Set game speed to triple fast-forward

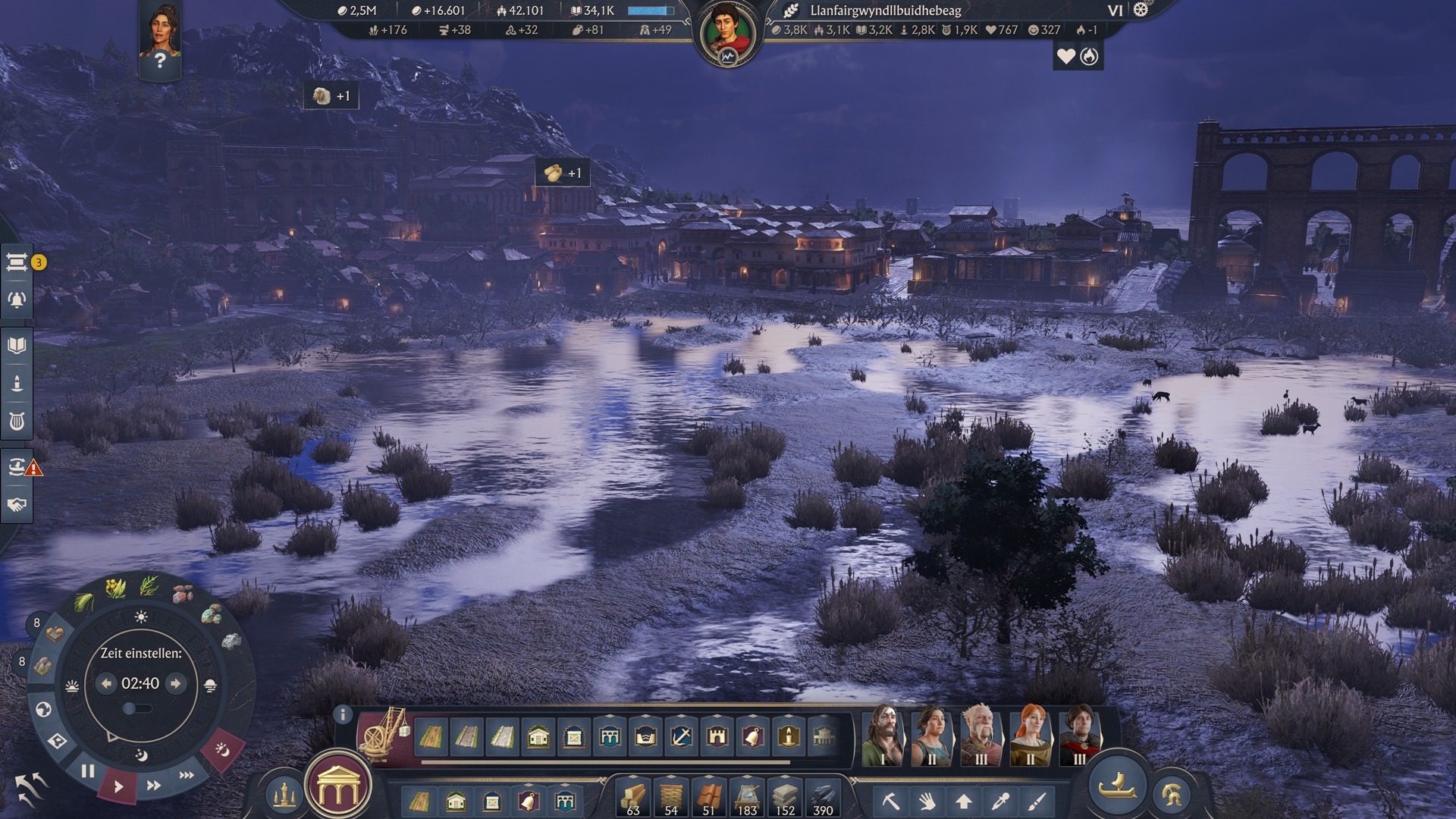click(x=187, y=775)
